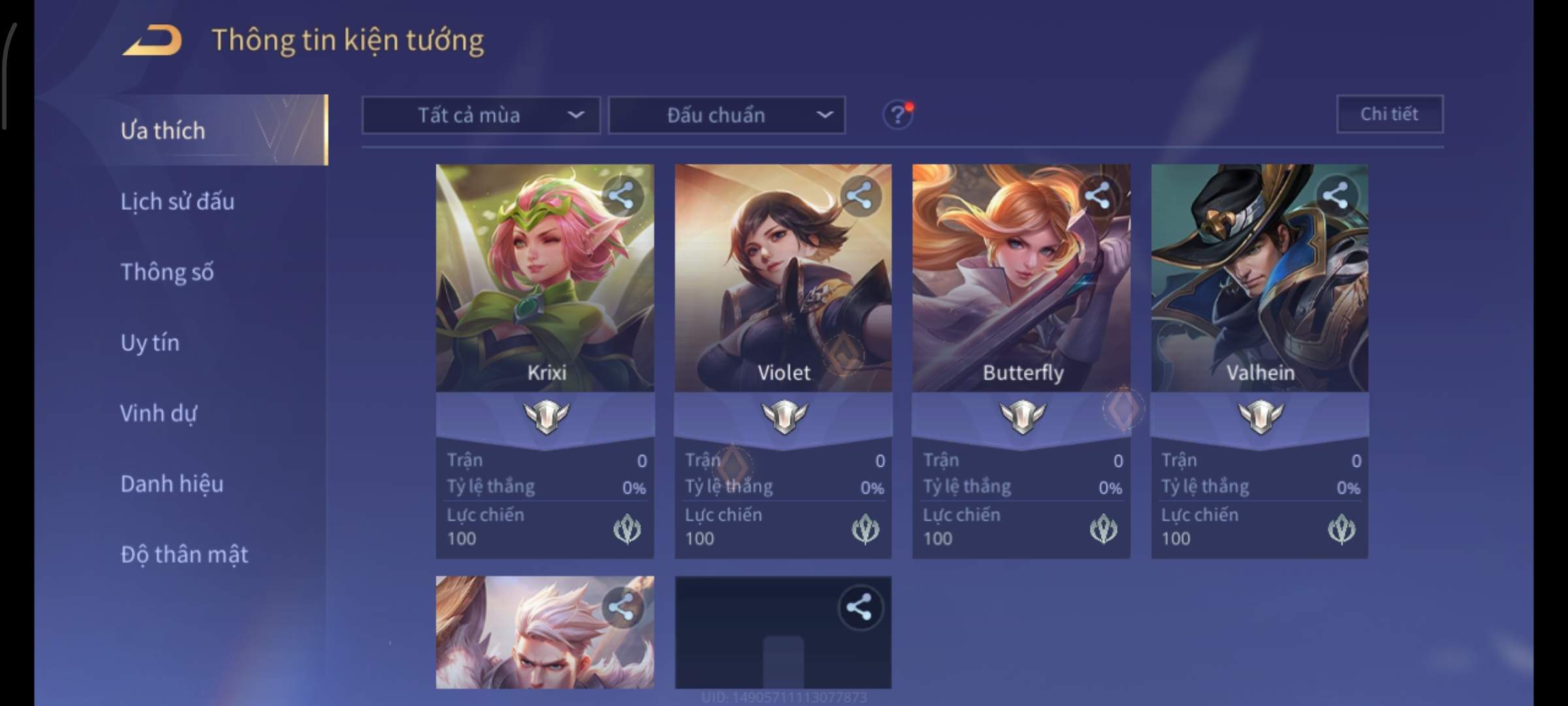
Task: Go back using the gold arrow button
Action: 152,41
